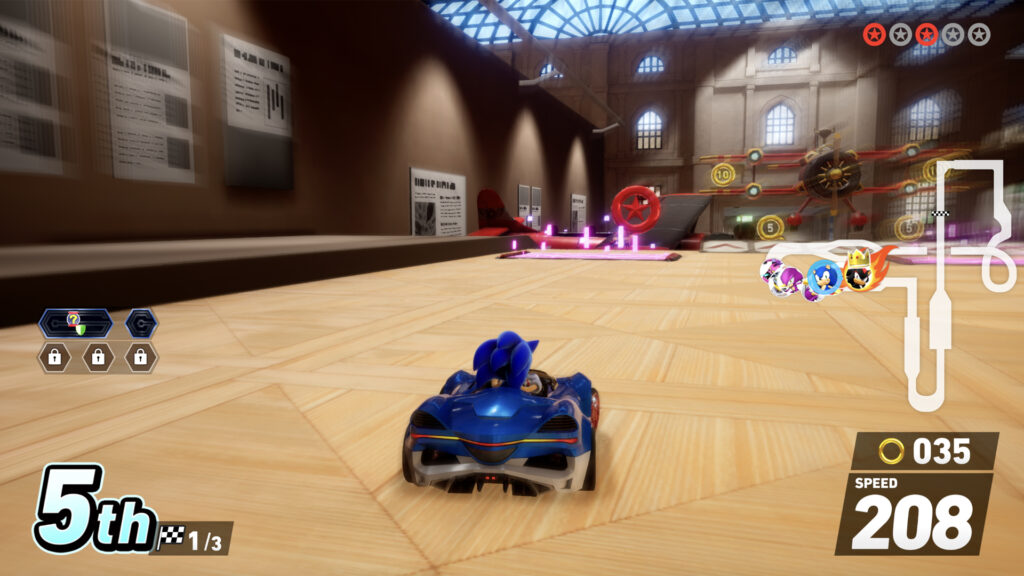Screen dimensions: 1024x576
Task: Click the empty blue hexagon item slot
Action: coord(140,323)
